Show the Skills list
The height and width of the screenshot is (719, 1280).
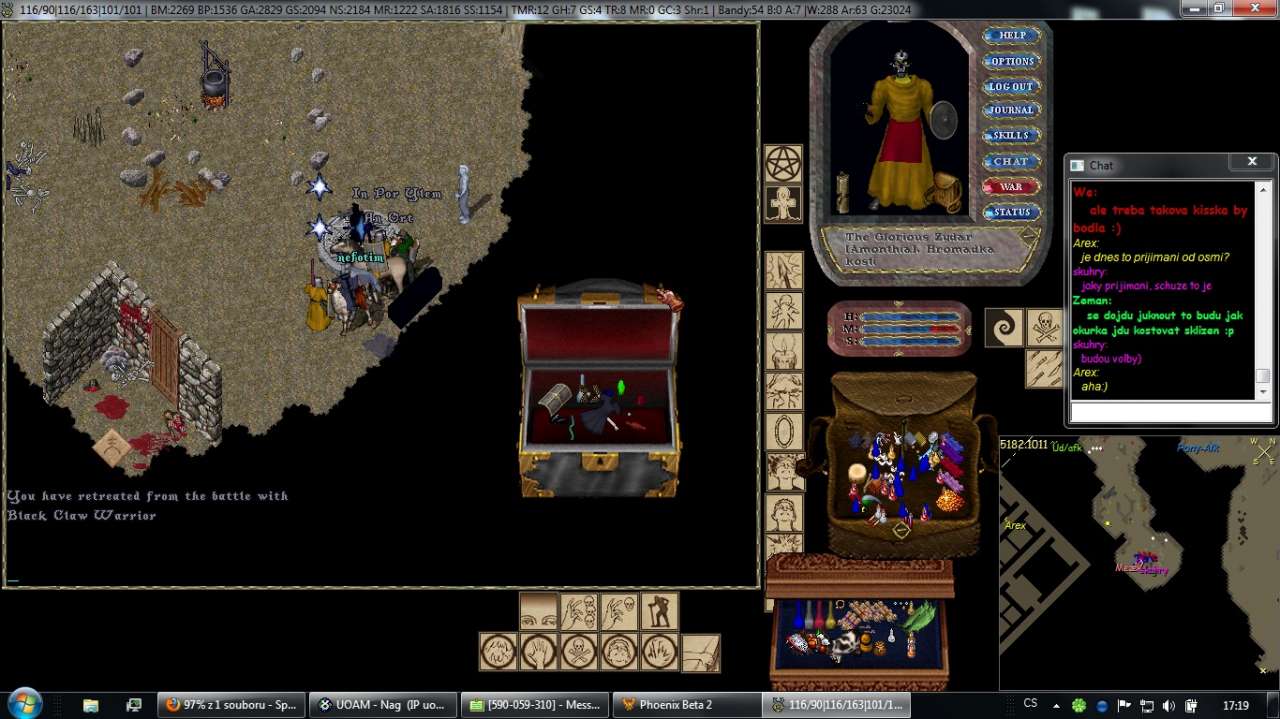tap(1012, 135)
